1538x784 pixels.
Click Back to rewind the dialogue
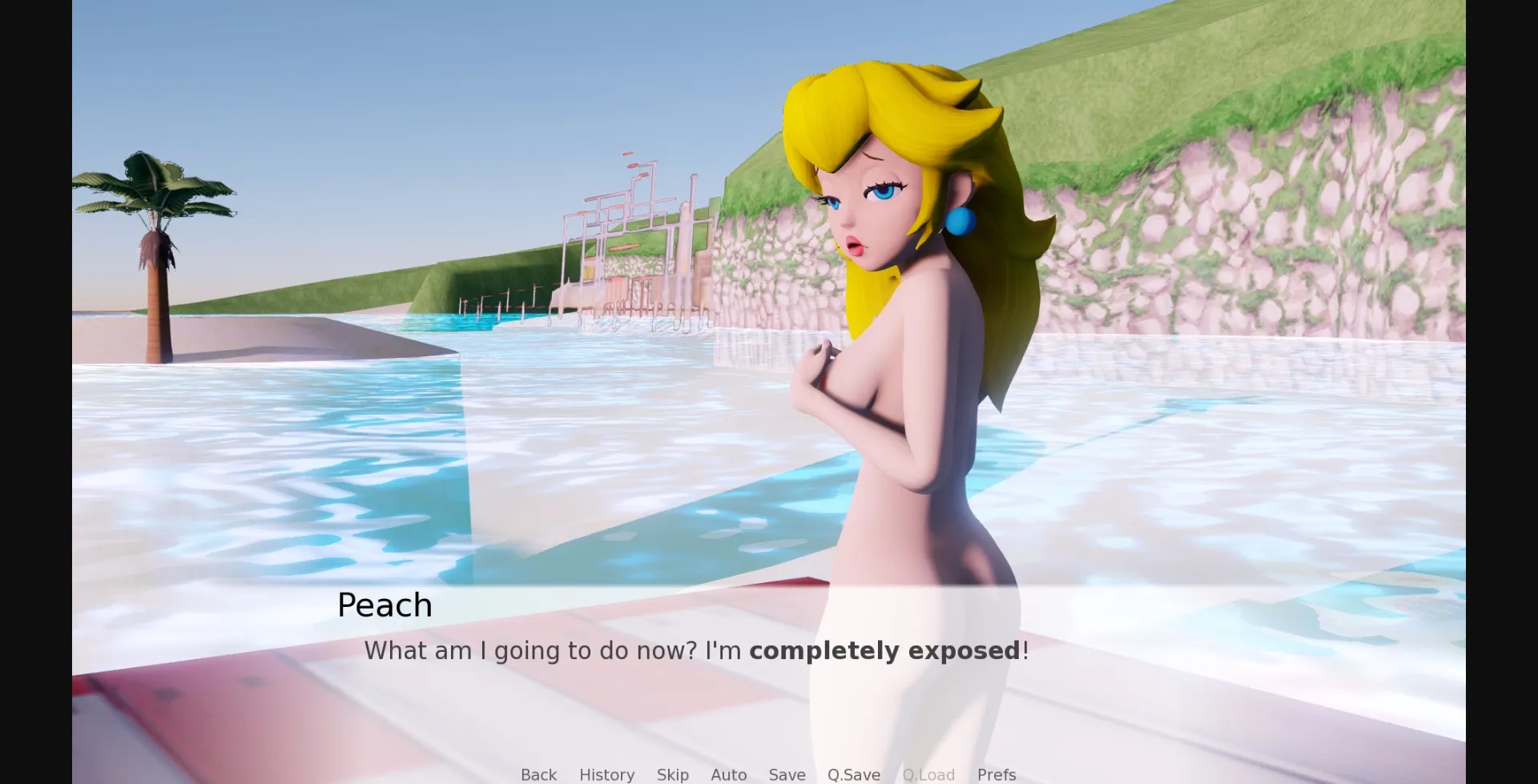[538, 774]
